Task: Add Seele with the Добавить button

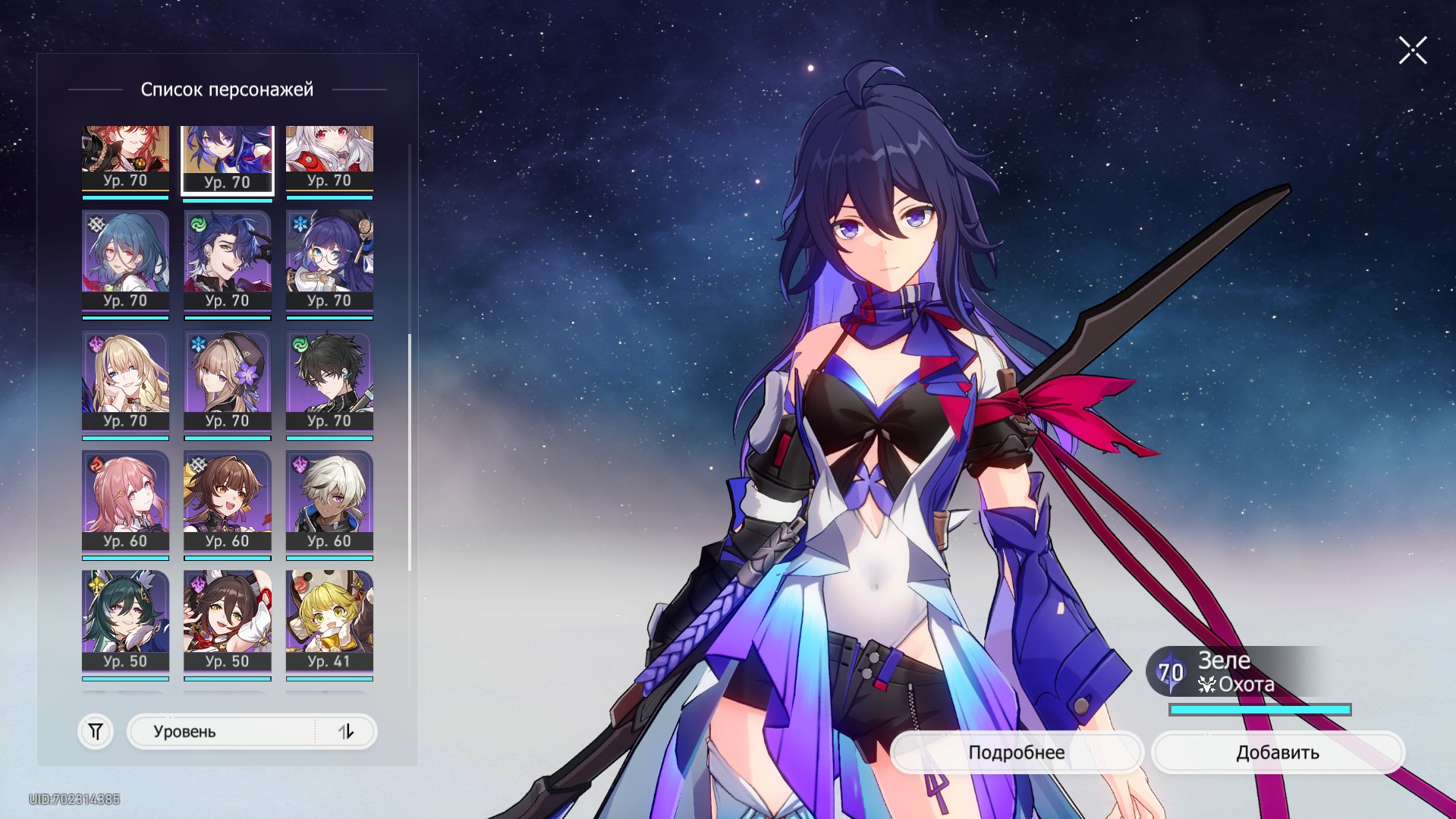Action: tap(1278, 752)
